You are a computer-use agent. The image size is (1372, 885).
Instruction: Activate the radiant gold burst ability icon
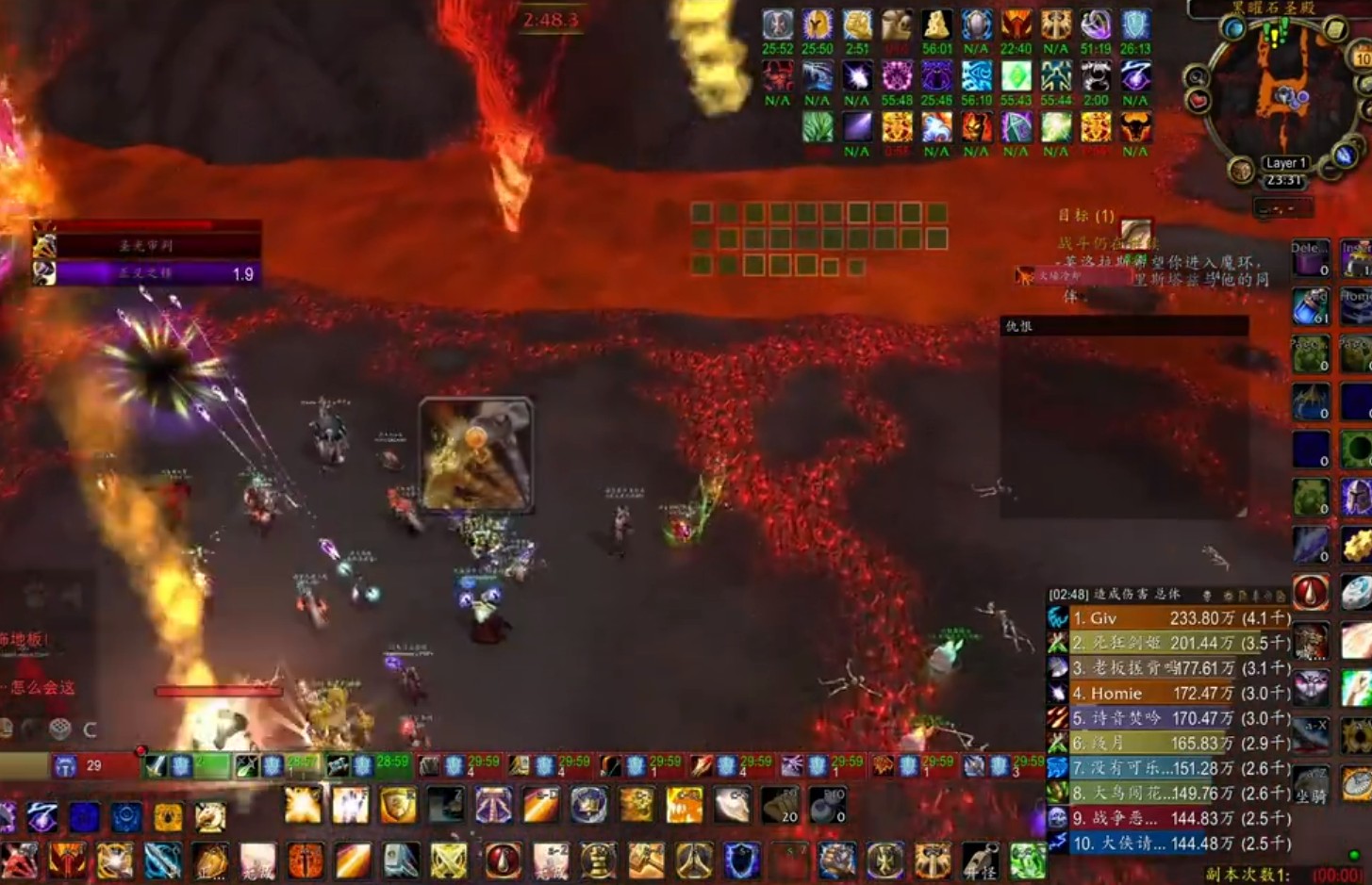[303, 805]
